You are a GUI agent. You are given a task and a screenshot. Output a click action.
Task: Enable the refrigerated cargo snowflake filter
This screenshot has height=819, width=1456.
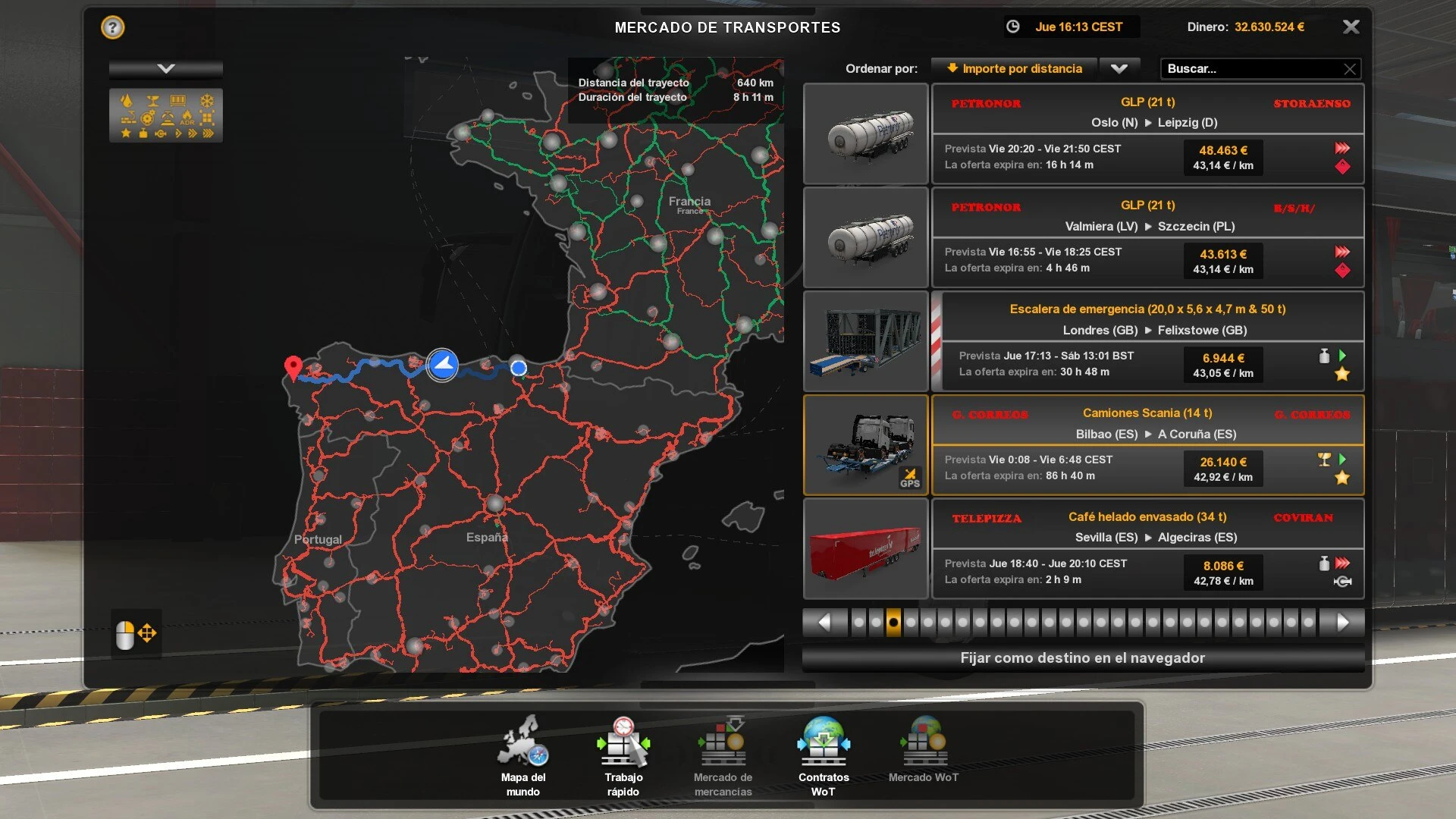coord(206,100)
